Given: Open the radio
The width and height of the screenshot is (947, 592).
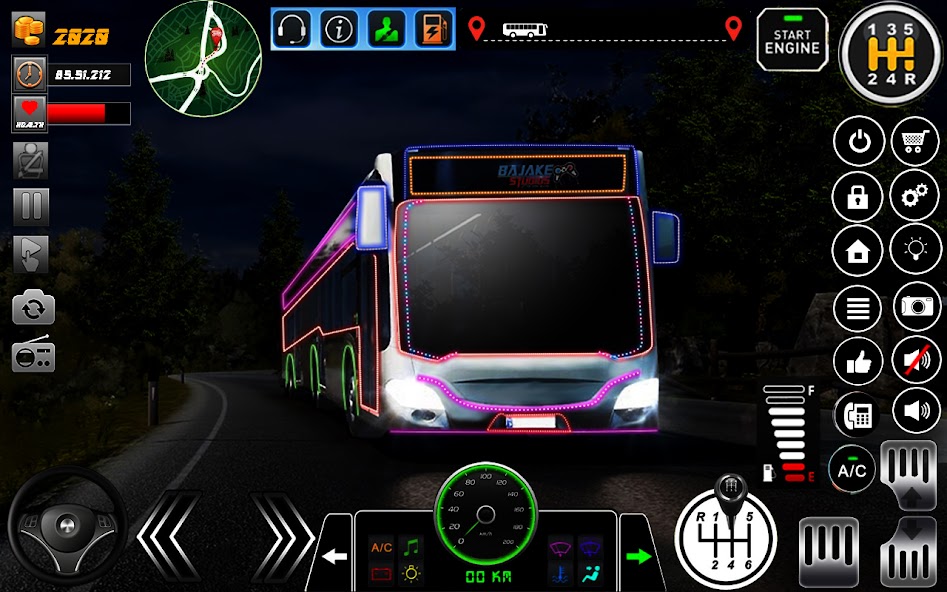Looking at the screenshot, I should tap(33, 355).
